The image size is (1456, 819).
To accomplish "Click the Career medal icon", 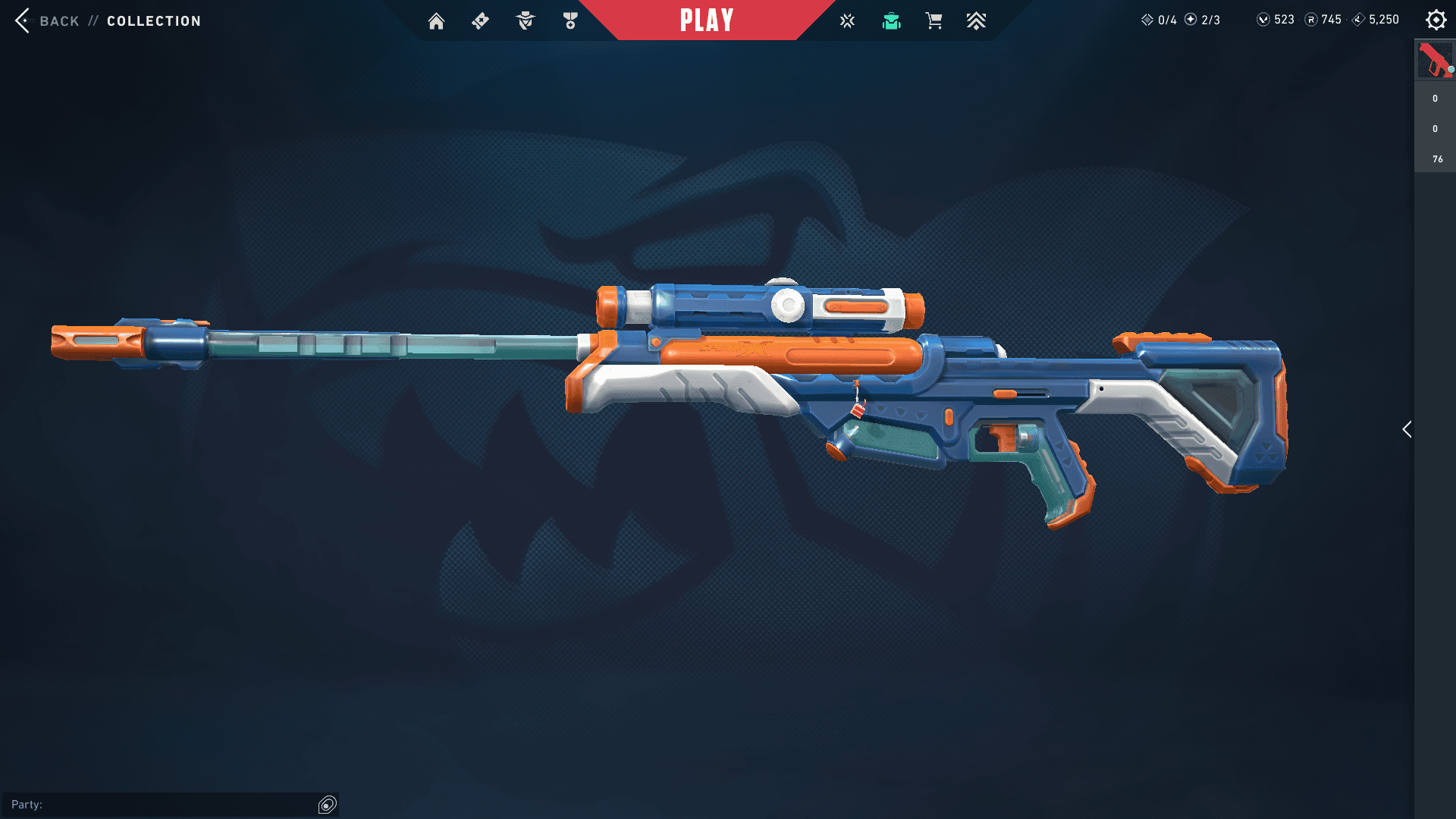I will tap(569, 21).
